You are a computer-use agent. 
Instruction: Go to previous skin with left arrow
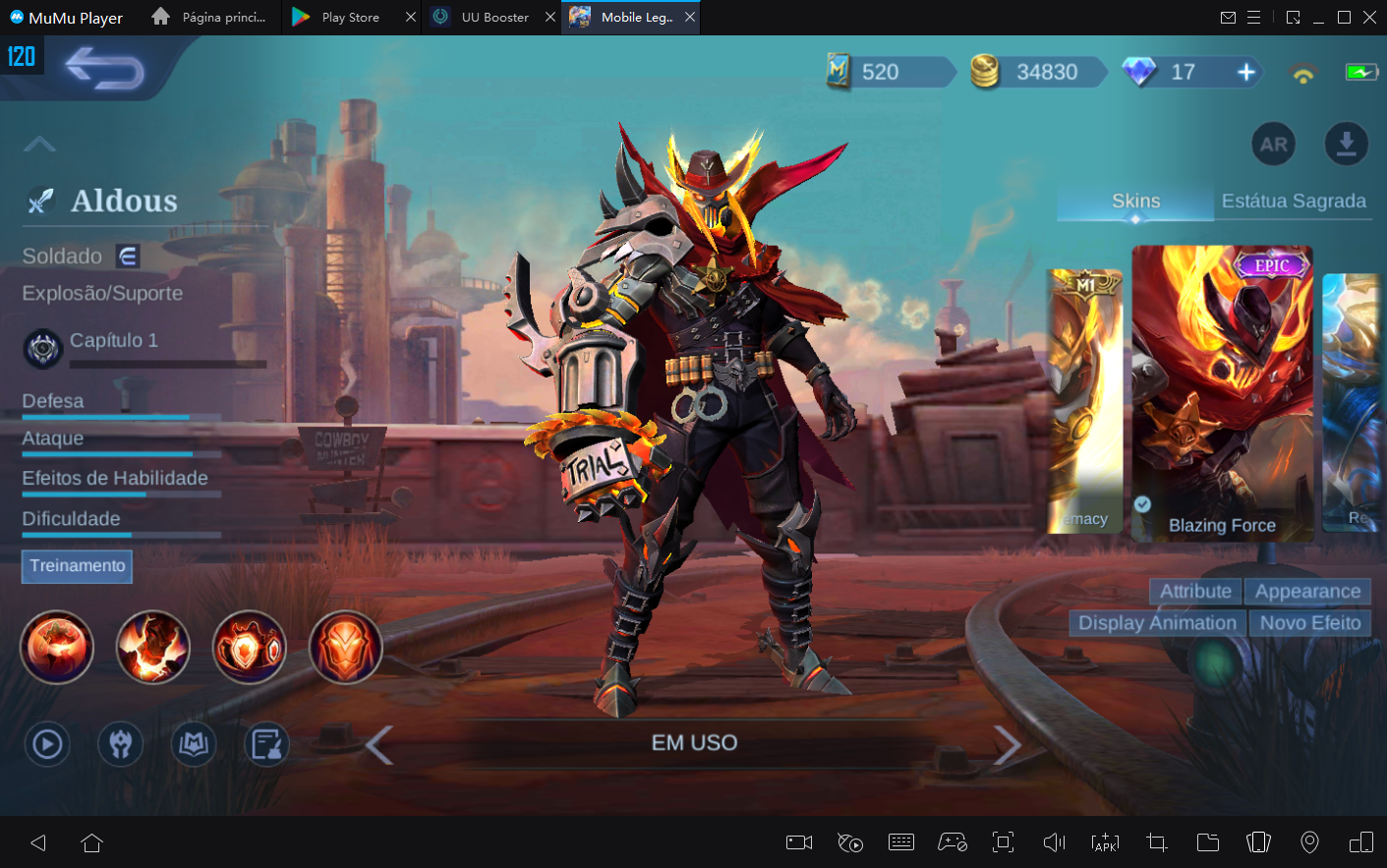(x=379, y=744)
